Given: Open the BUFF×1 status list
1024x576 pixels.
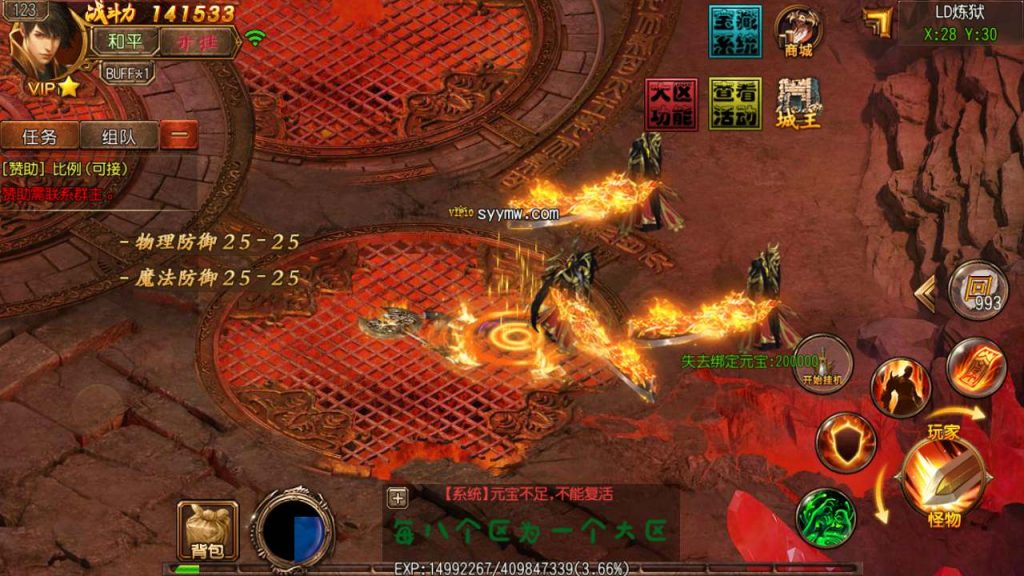Looking at the screenshot, I should coord(128,73).
